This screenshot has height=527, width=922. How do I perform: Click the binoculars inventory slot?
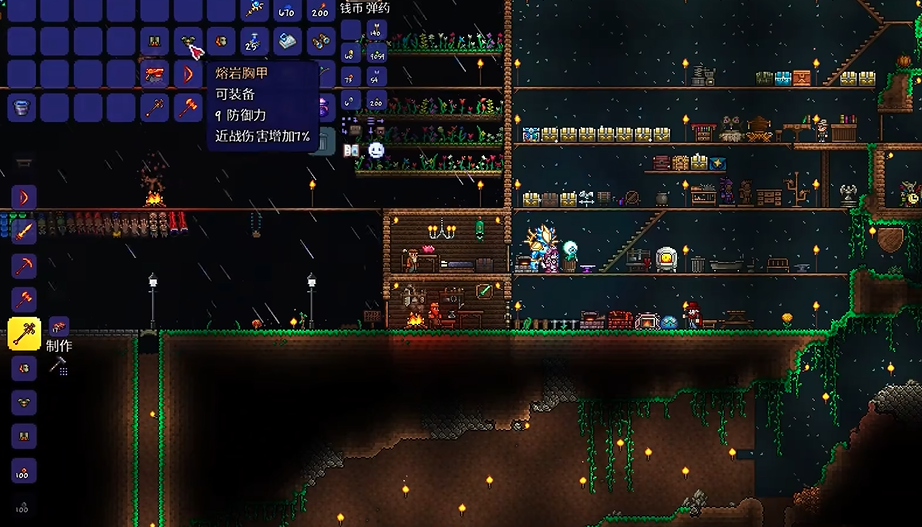(x=320, y=42)
